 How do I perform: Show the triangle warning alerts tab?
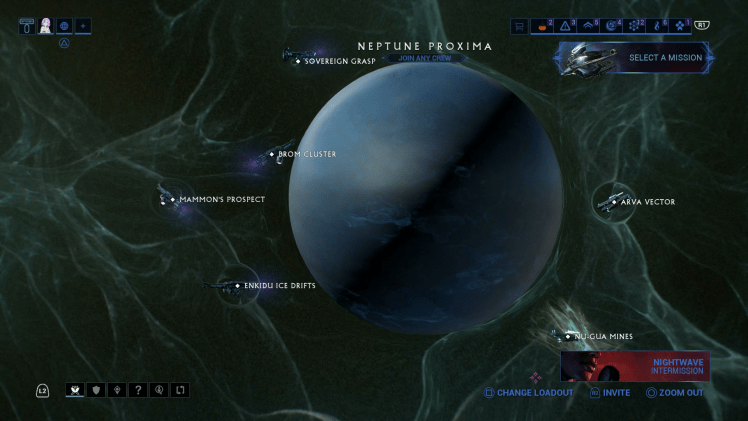pyautogui.click(x=567, y=26)
